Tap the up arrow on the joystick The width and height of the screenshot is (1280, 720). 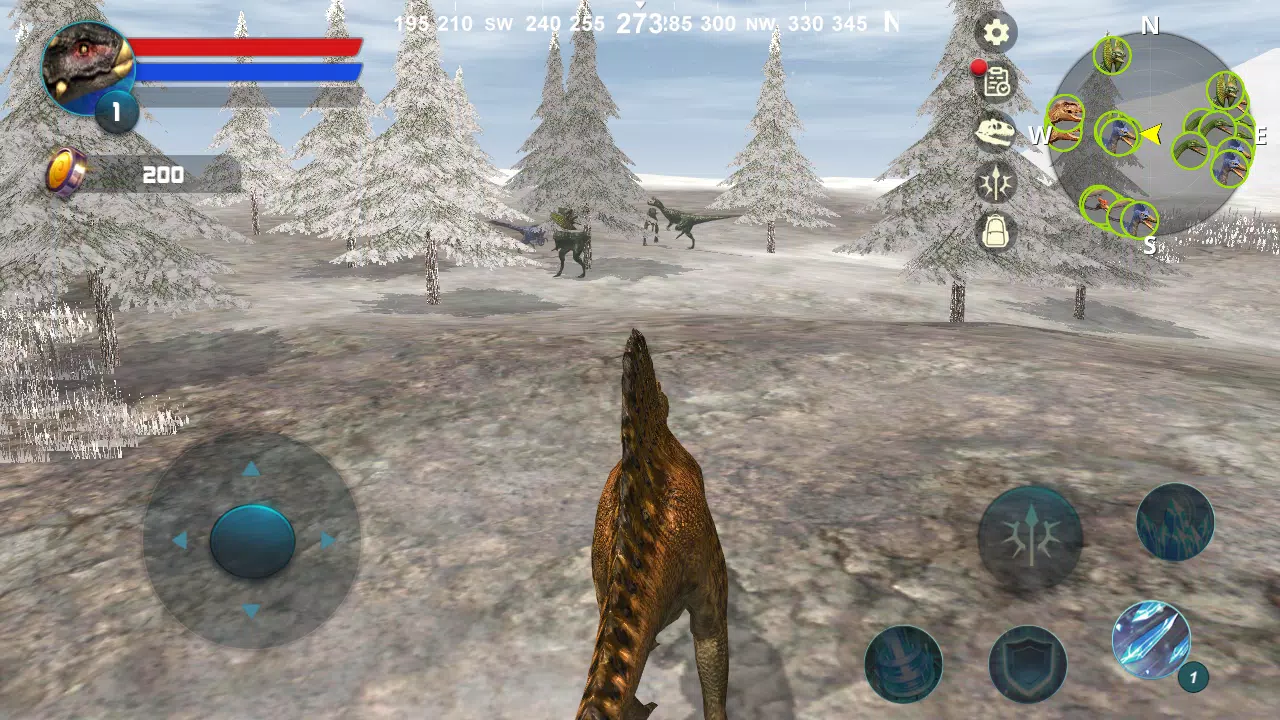click(x=252, y=469)
